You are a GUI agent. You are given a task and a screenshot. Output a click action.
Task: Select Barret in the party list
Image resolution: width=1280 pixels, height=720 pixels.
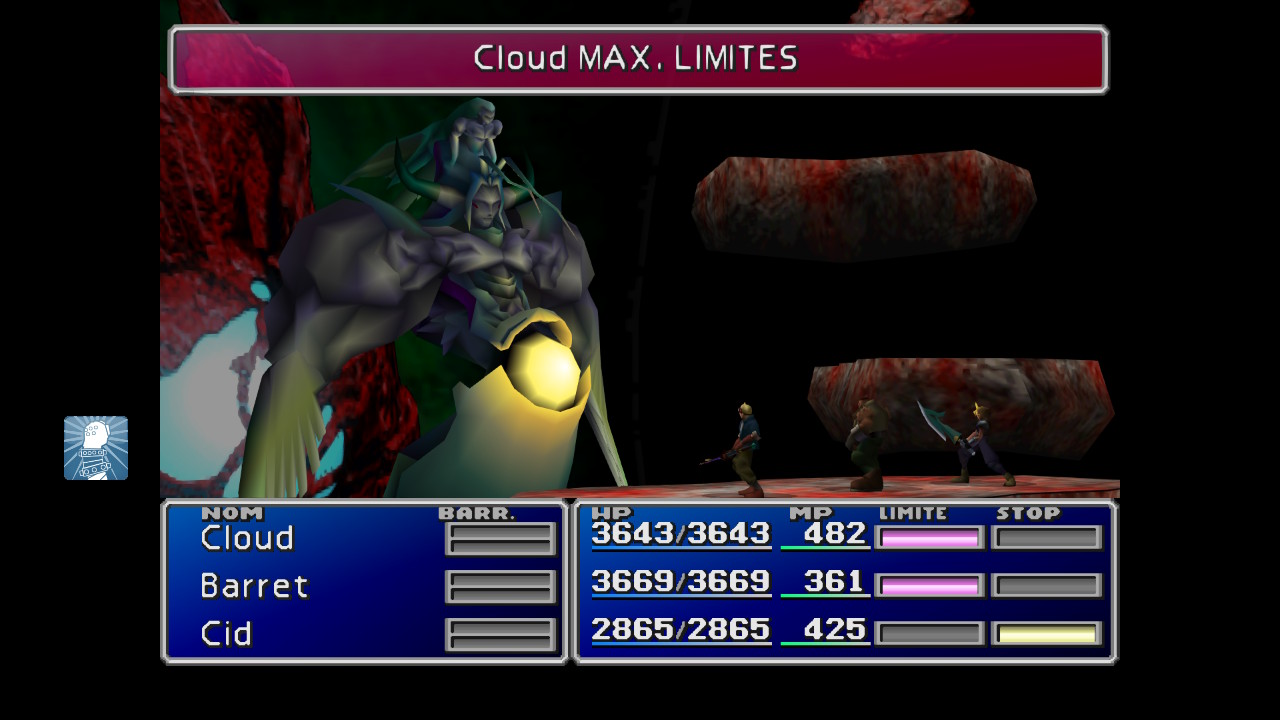pos(254,586)
